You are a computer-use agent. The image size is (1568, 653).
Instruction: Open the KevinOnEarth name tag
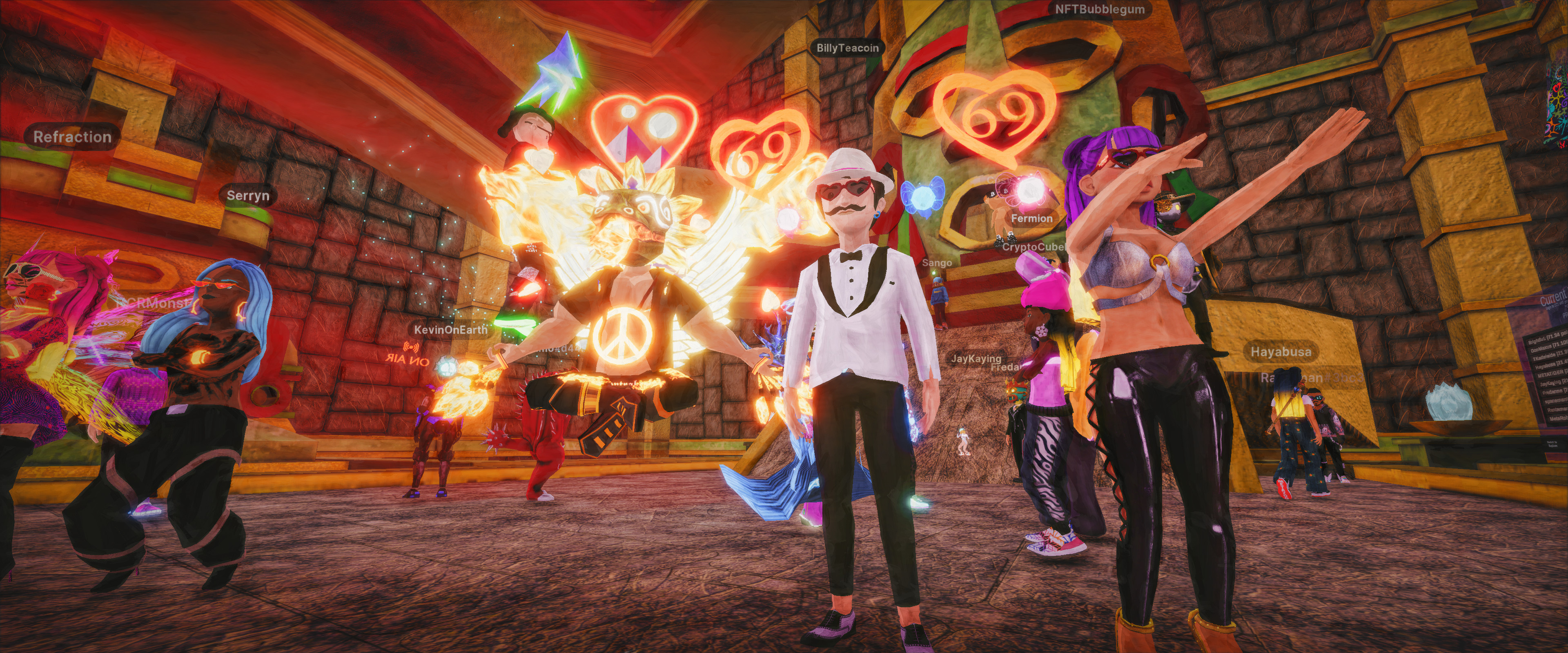tap(450, 330)
